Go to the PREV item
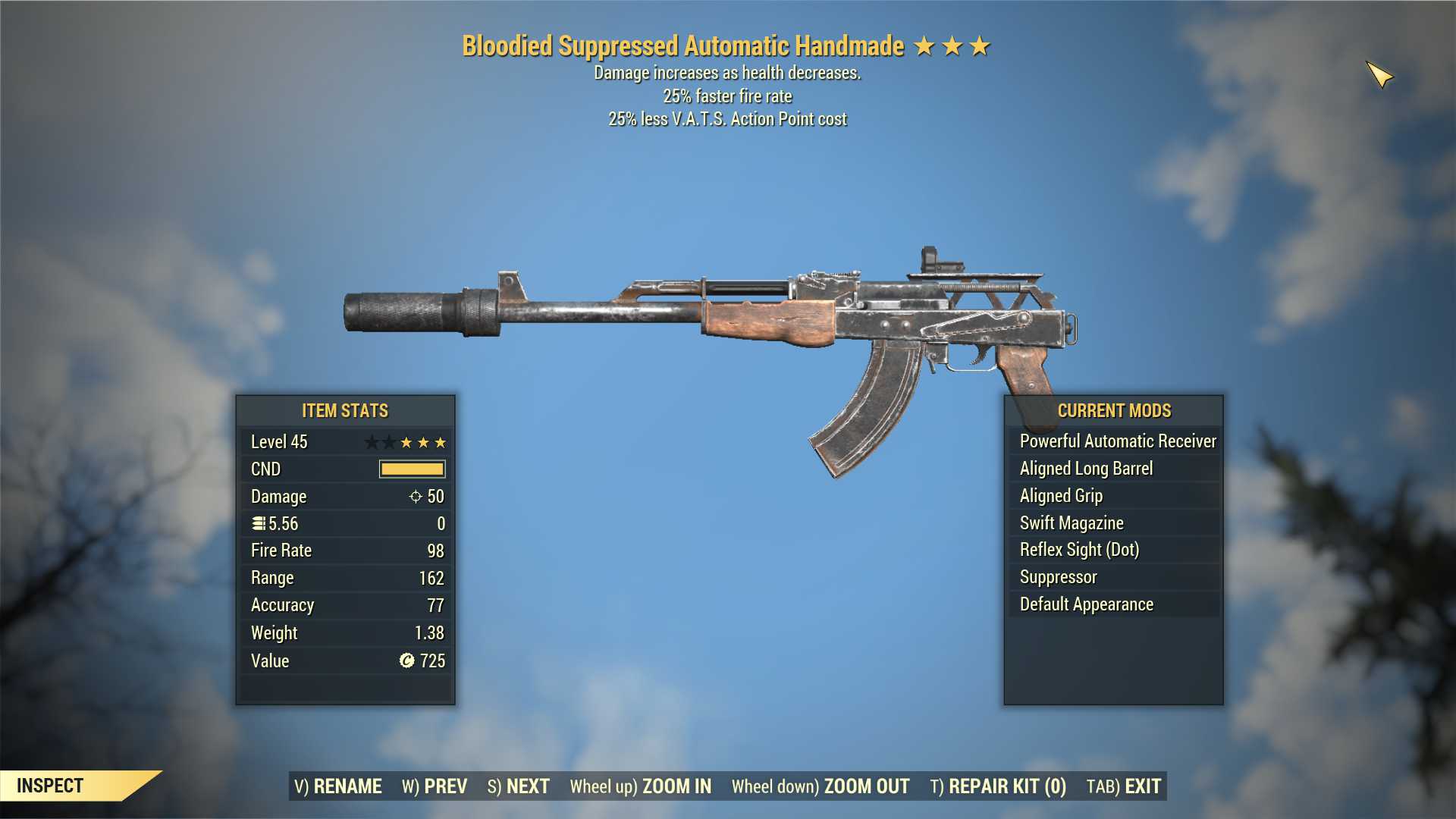1456x819 pixels. click(x=435, y=786)
